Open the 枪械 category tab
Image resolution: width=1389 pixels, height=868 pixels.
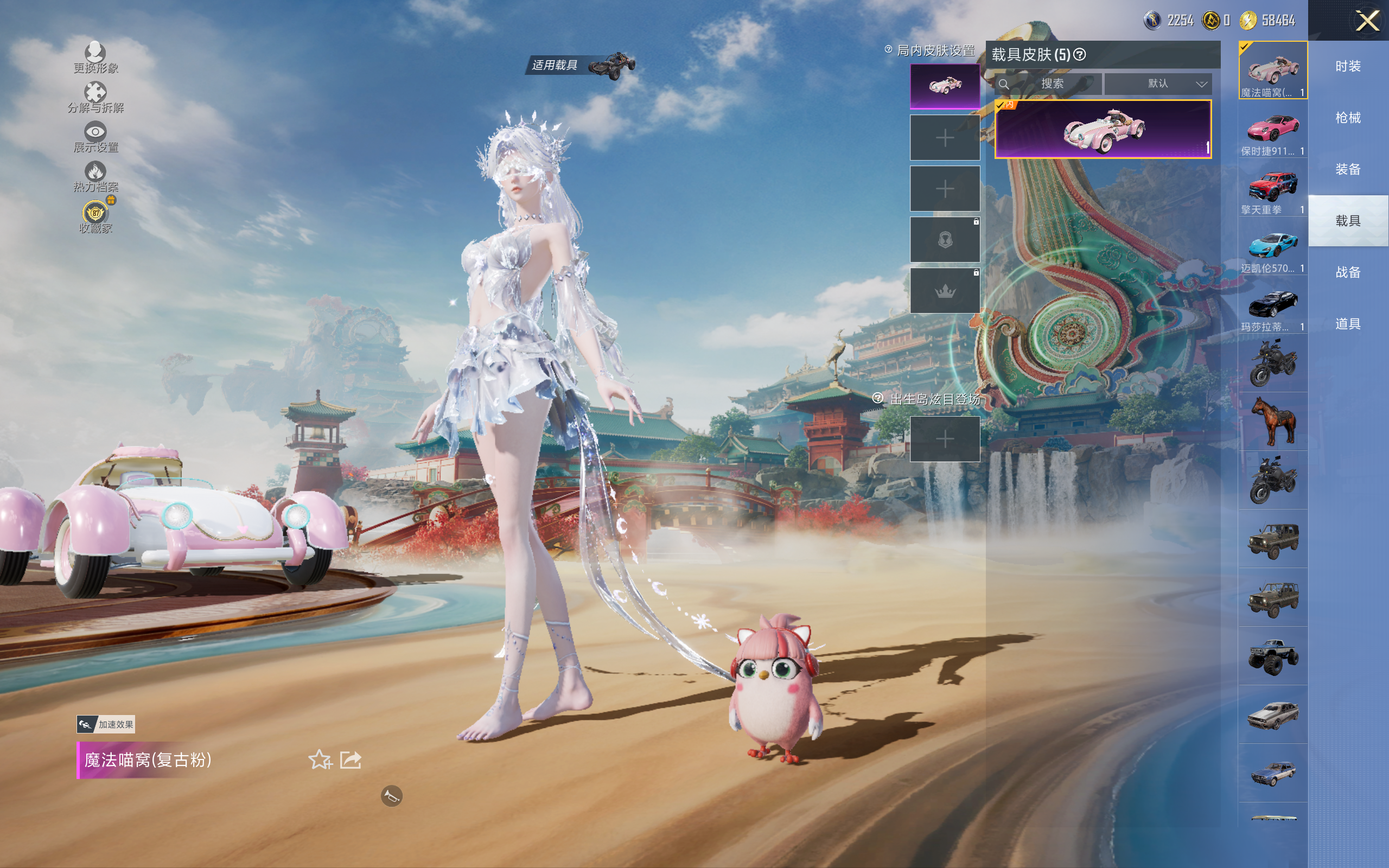pos(1348,118)
